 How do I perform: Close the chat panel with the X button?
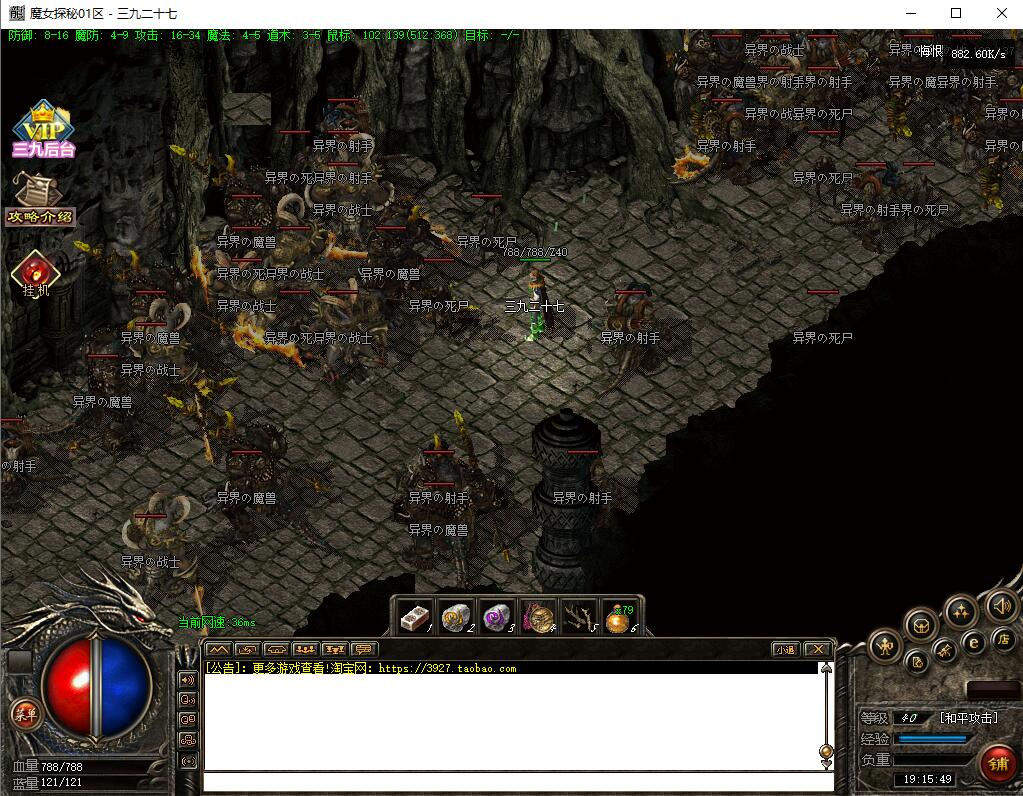click(817, 649)
